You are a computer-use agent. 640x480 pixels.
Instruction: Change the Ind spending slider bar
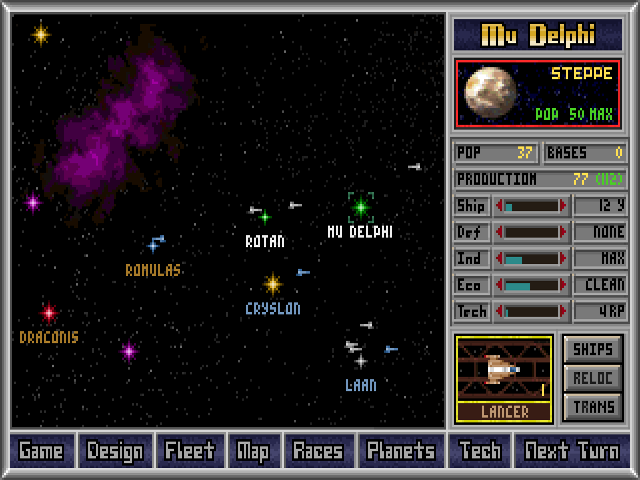click(531, 258)
